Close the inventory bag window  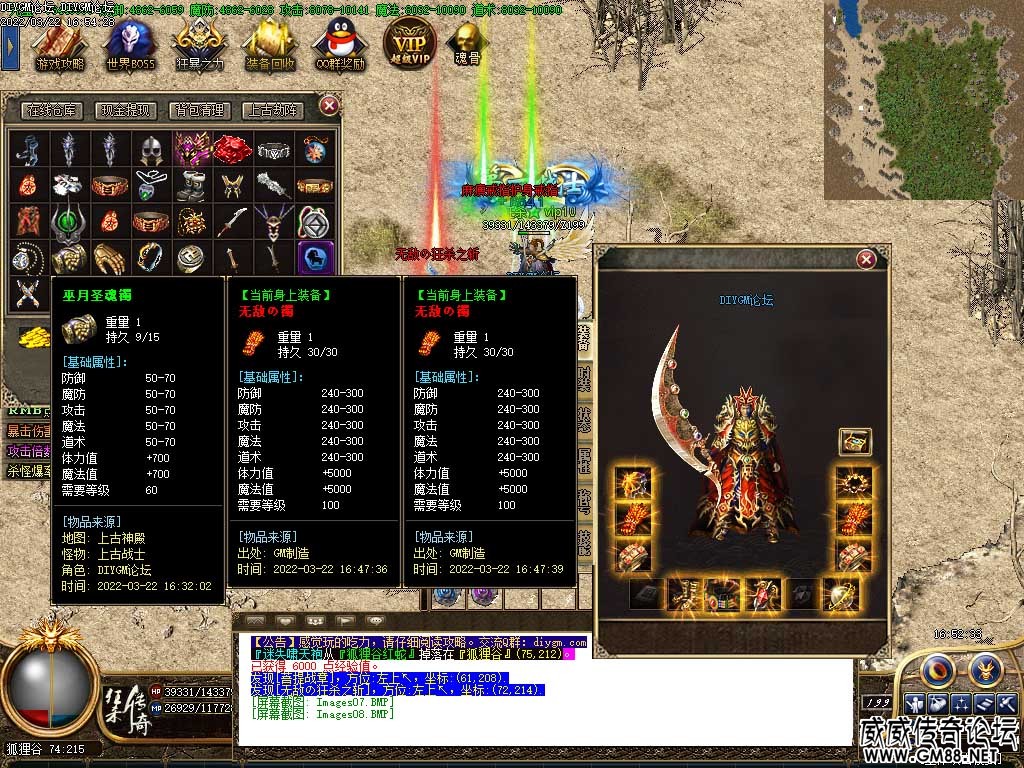point(329,105)
